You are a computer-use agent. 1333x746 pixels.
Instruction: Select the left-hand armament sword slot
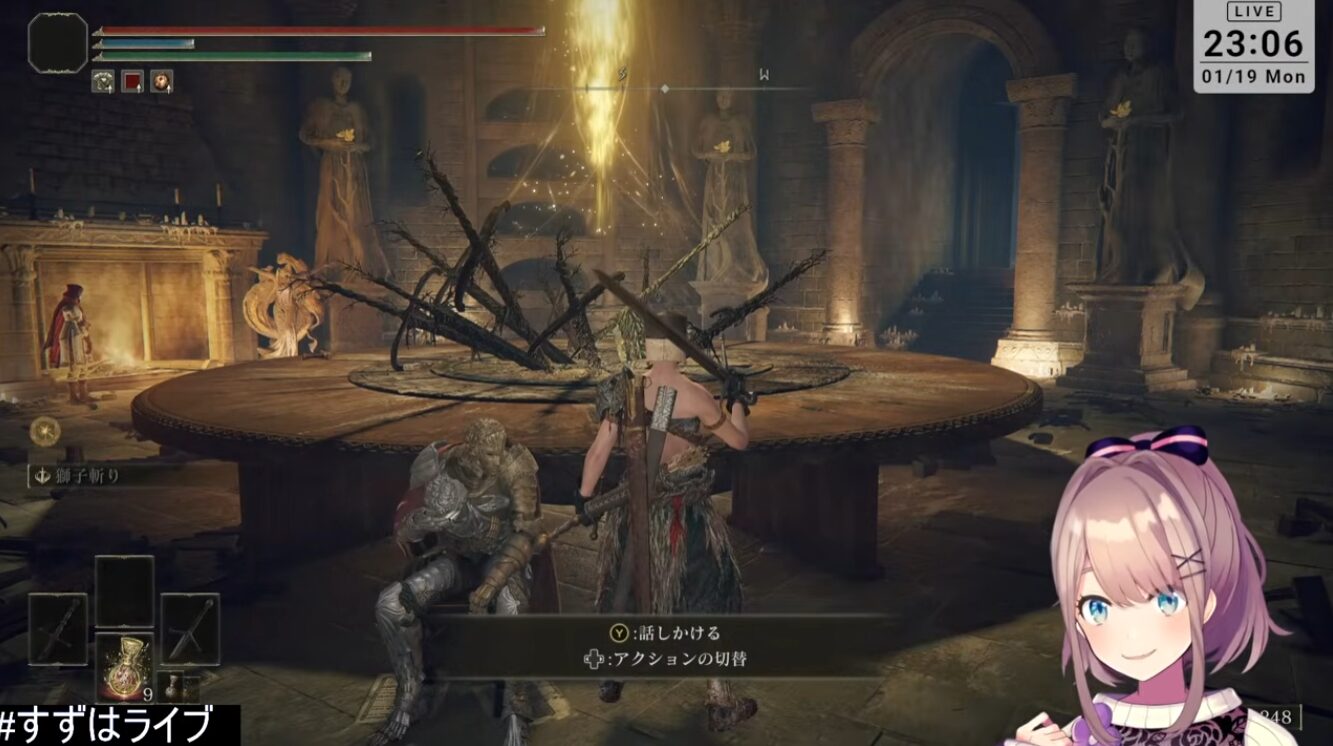coord(57,629)
